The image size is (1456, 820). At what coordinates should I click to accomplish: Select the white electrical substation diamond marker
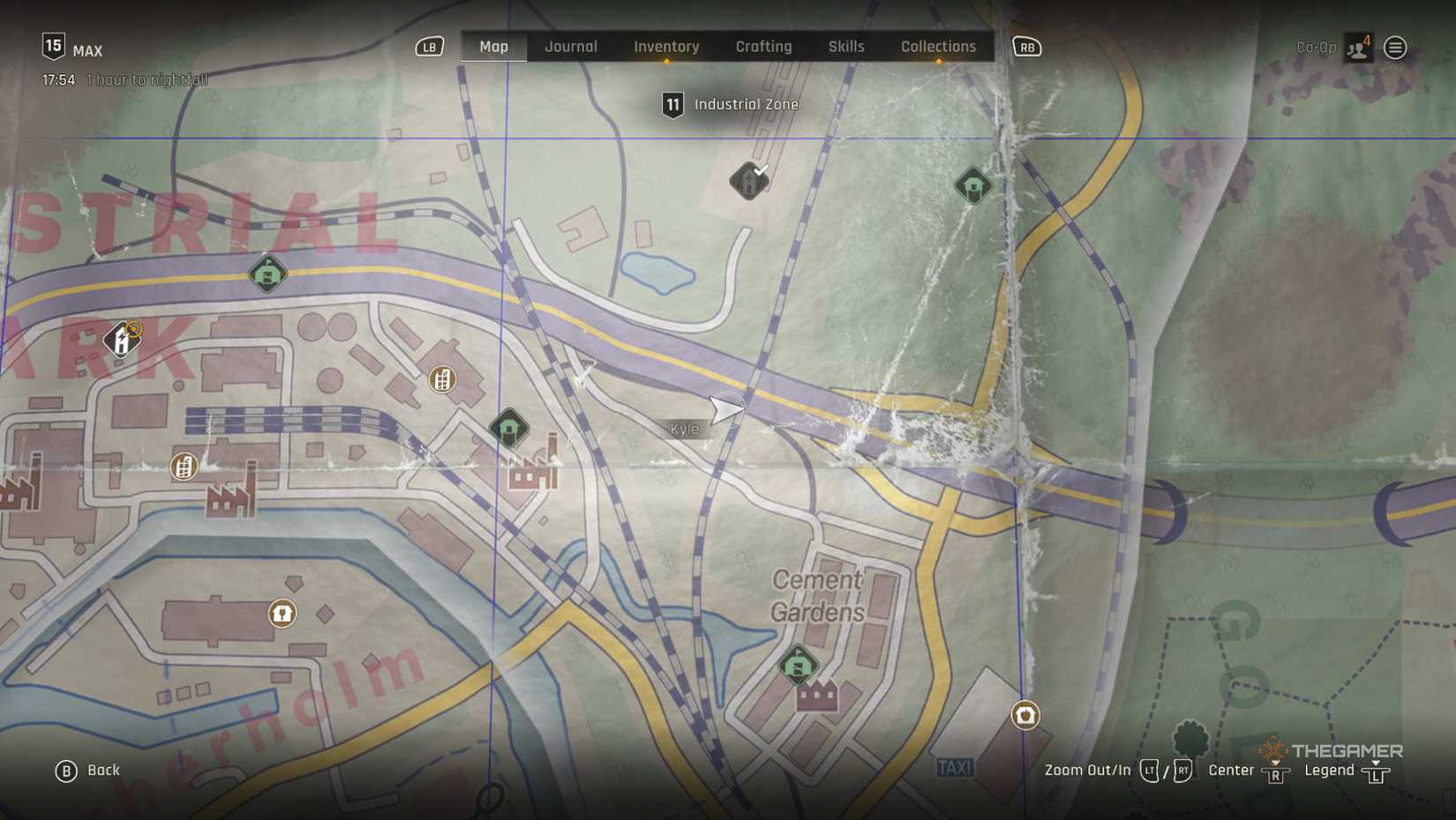(121, 339)
